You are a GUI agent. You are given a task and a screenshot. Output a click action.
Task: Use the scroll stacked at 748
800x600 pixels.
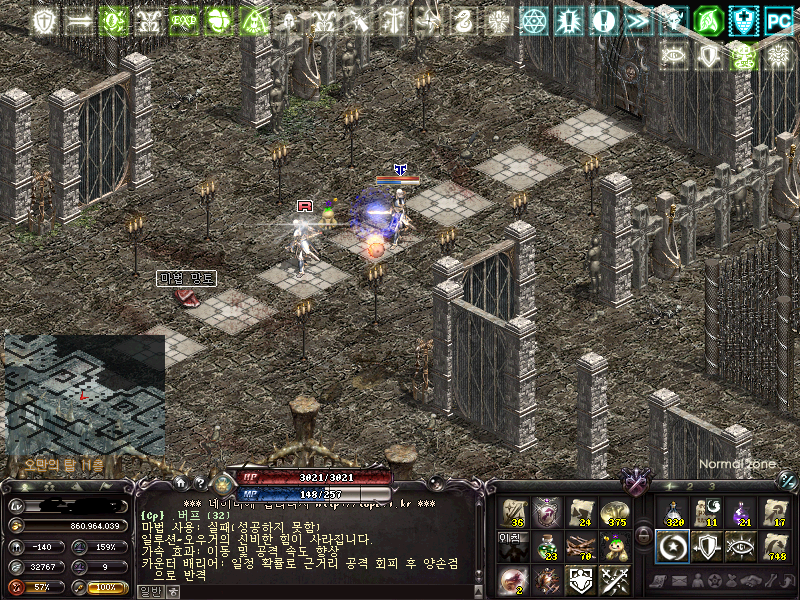[775, 545]
